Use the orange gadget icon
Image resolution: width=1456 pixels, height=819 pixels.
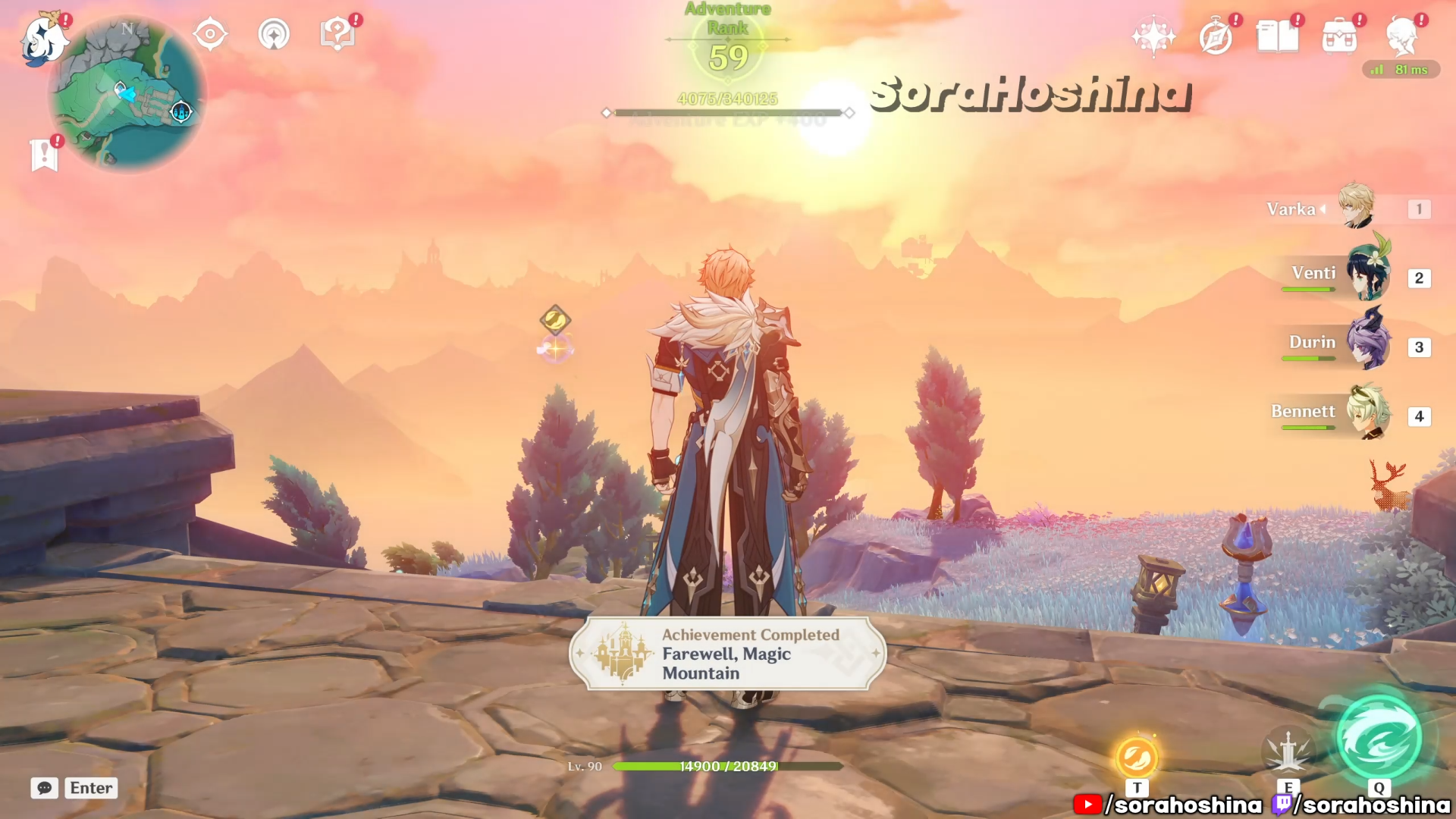(x=1137, y=757)
